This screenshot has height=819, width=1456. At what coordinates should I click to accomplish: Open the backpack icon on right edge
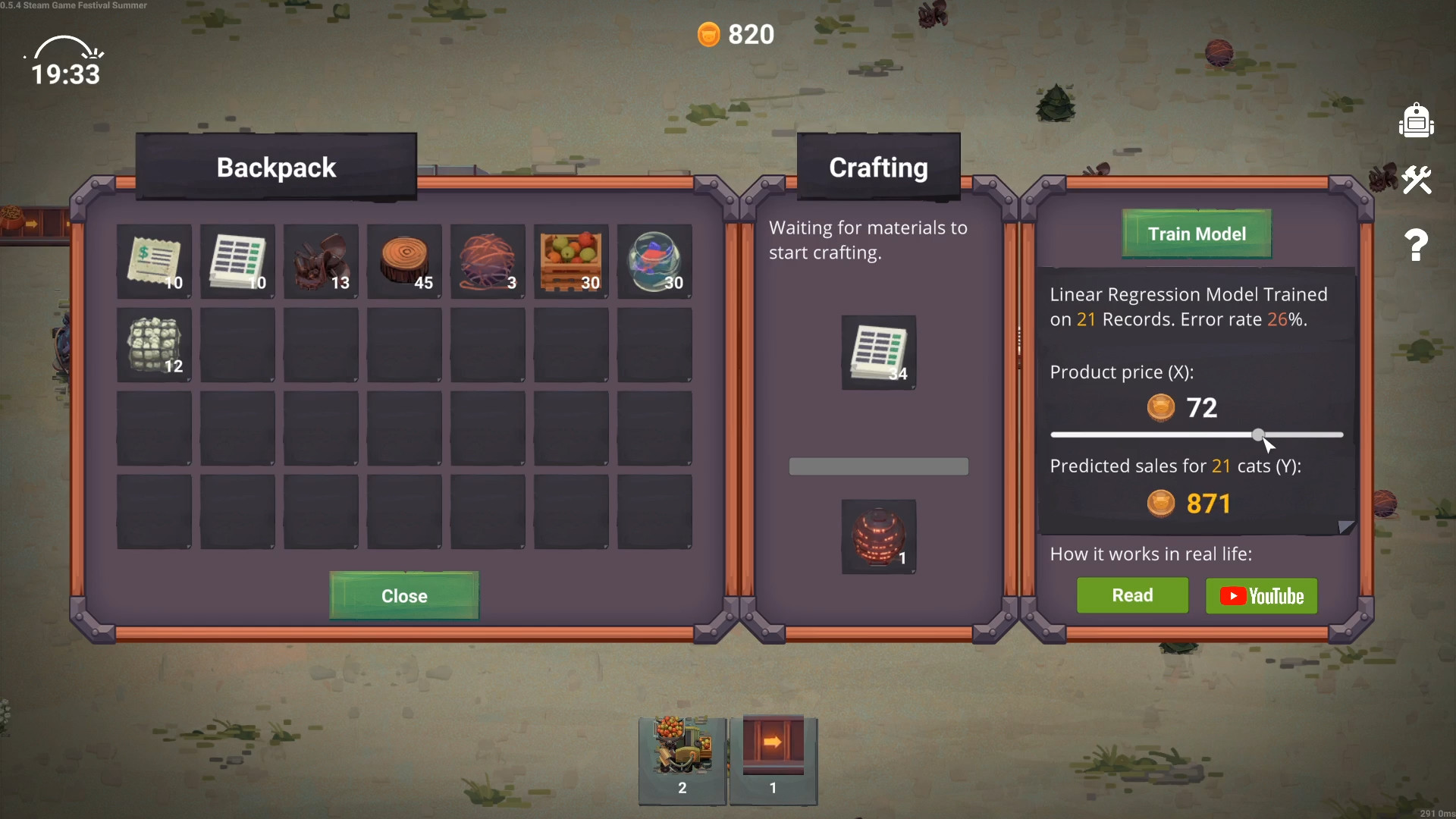[1416, 121]
